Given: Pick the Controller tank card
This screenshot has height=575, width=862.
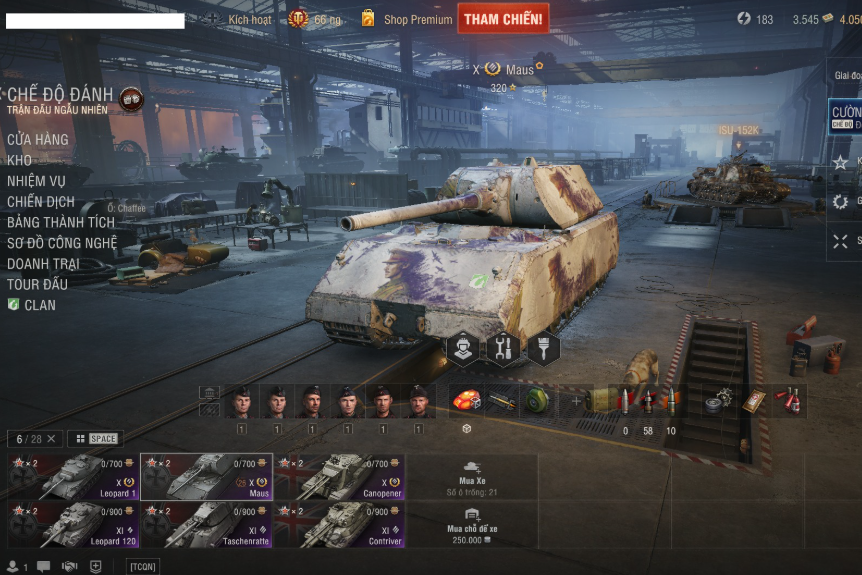Looking at the screenshot, I should [340, 525].
